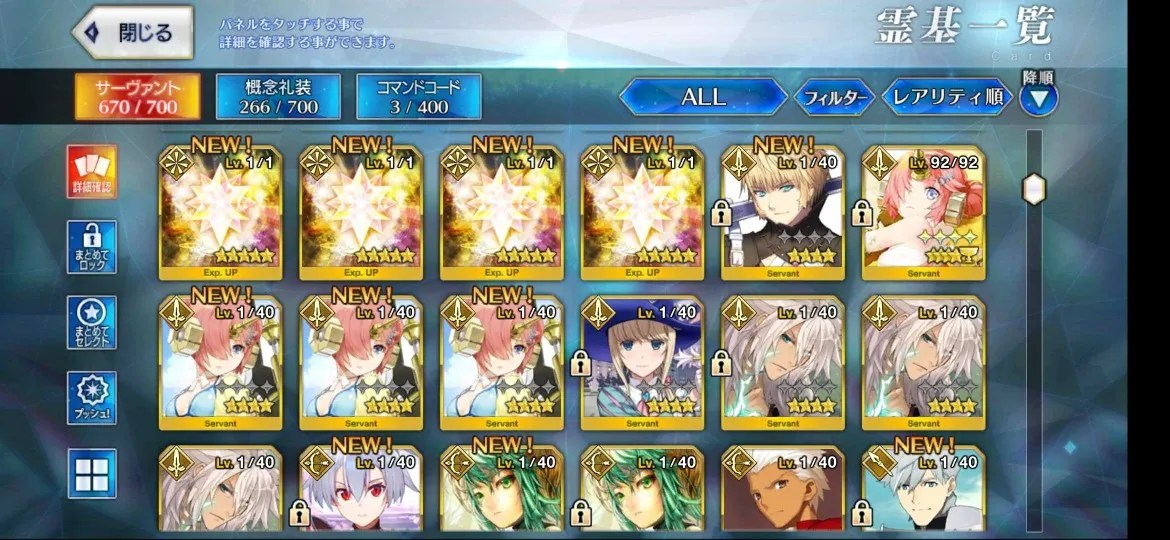Activate まとめてセレクト bulk select
The width and height of the screenshot is (1170, 540).
click(x=92, y=322)
